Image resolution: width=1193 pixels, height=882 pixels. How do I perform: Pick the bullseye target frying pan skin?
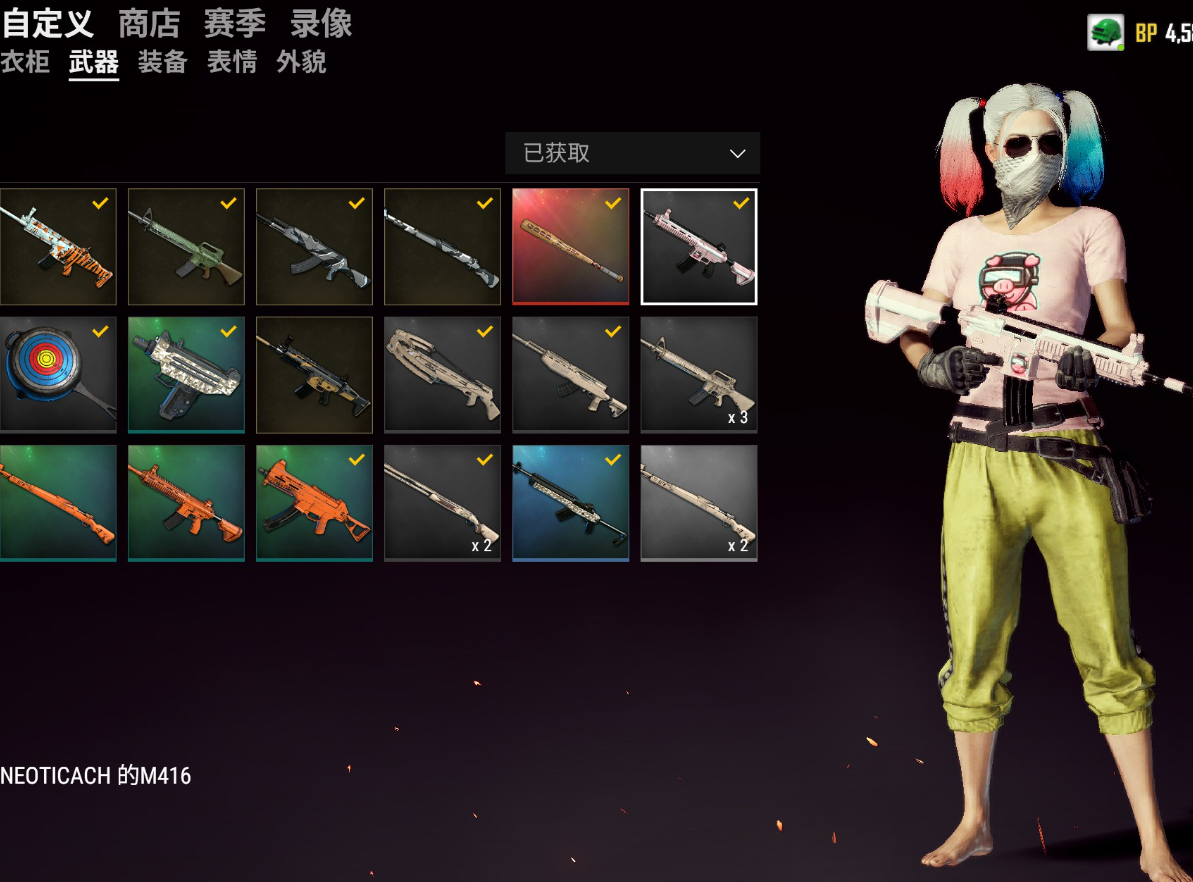57,374
